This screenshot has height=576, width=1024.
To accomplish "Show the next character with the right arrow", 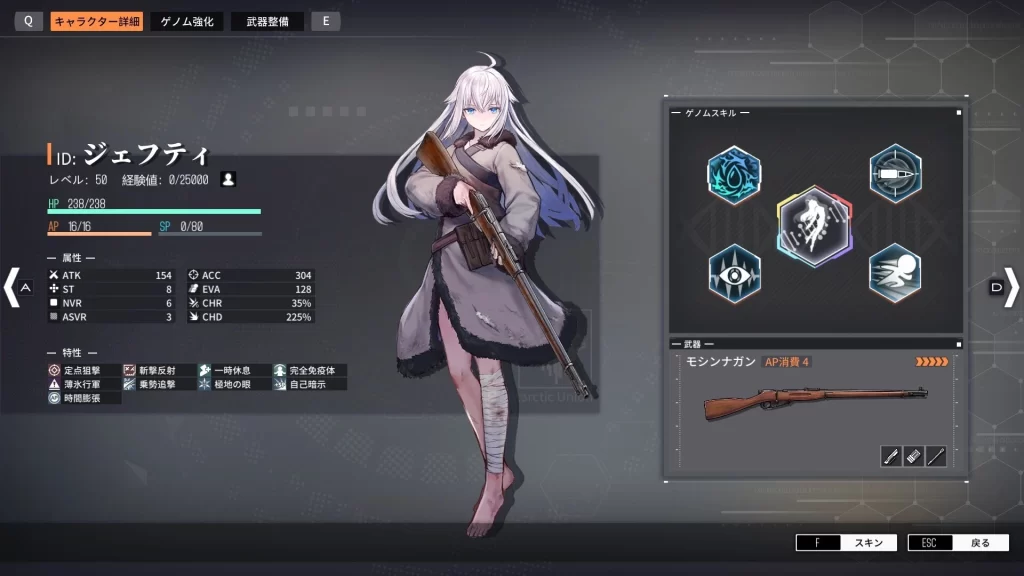I will click(1011, 287).
